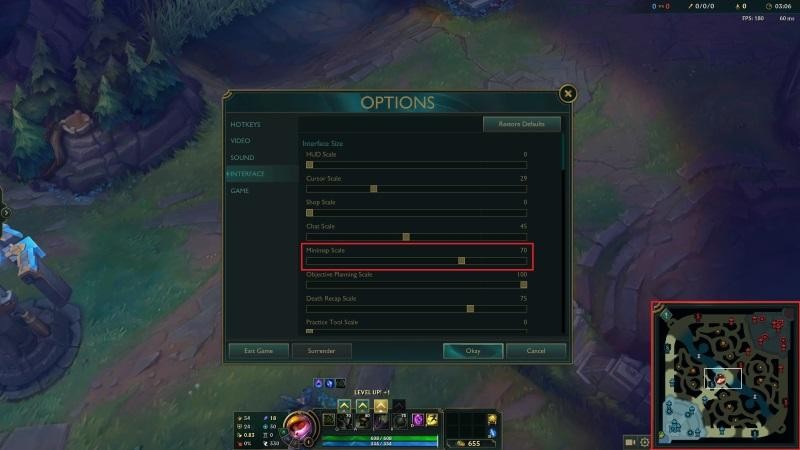Switch to the Video settings section
The width and height of the screenshot is (800, 450).
241,141
